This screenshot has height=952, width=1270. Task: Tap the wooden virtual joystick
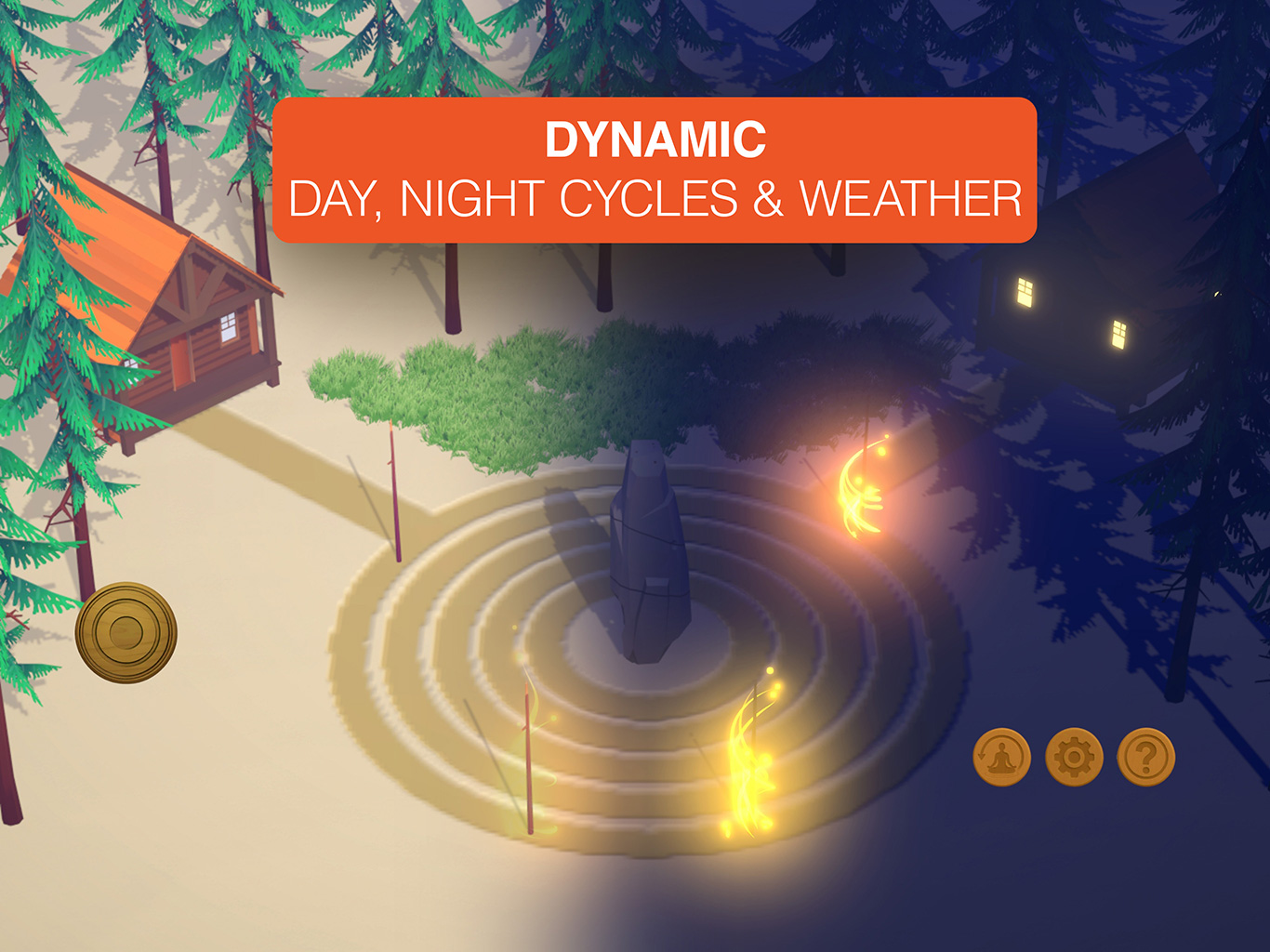(126, 633)
